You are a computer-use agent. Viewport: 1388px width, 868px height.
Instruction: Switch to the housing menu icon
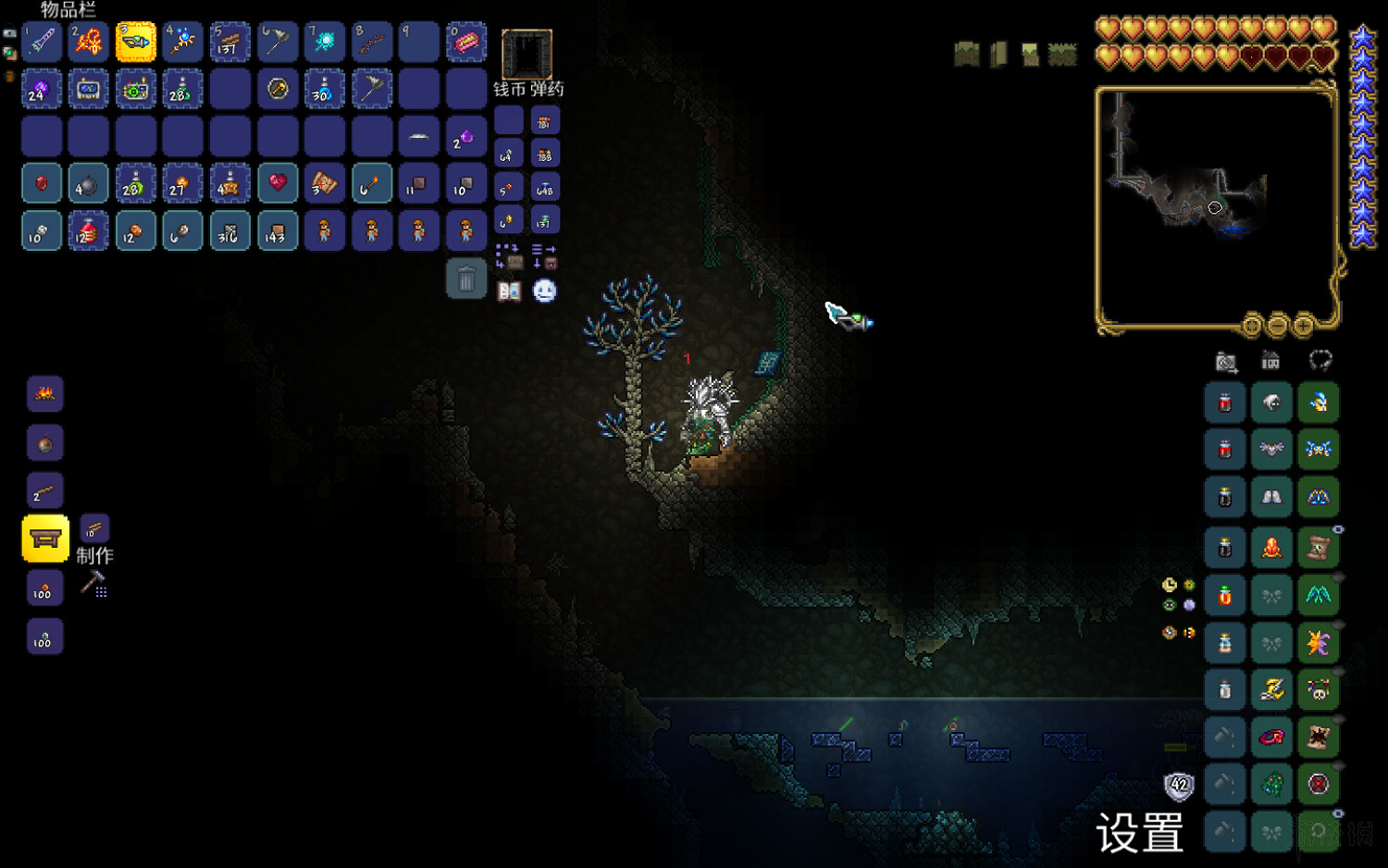pos(1270,361)
